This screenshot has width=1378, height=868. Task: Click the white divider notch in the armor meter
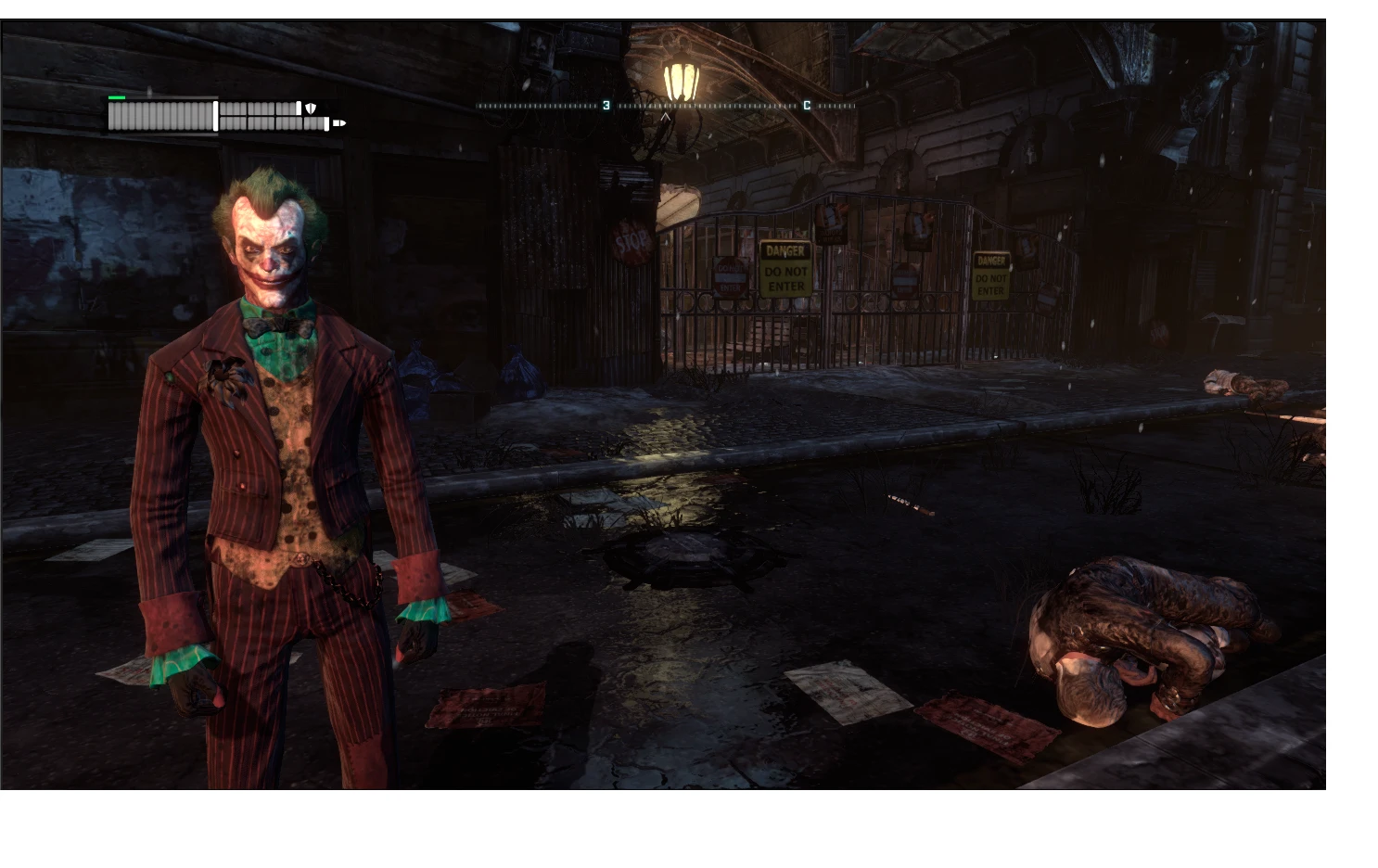(299, 108)
